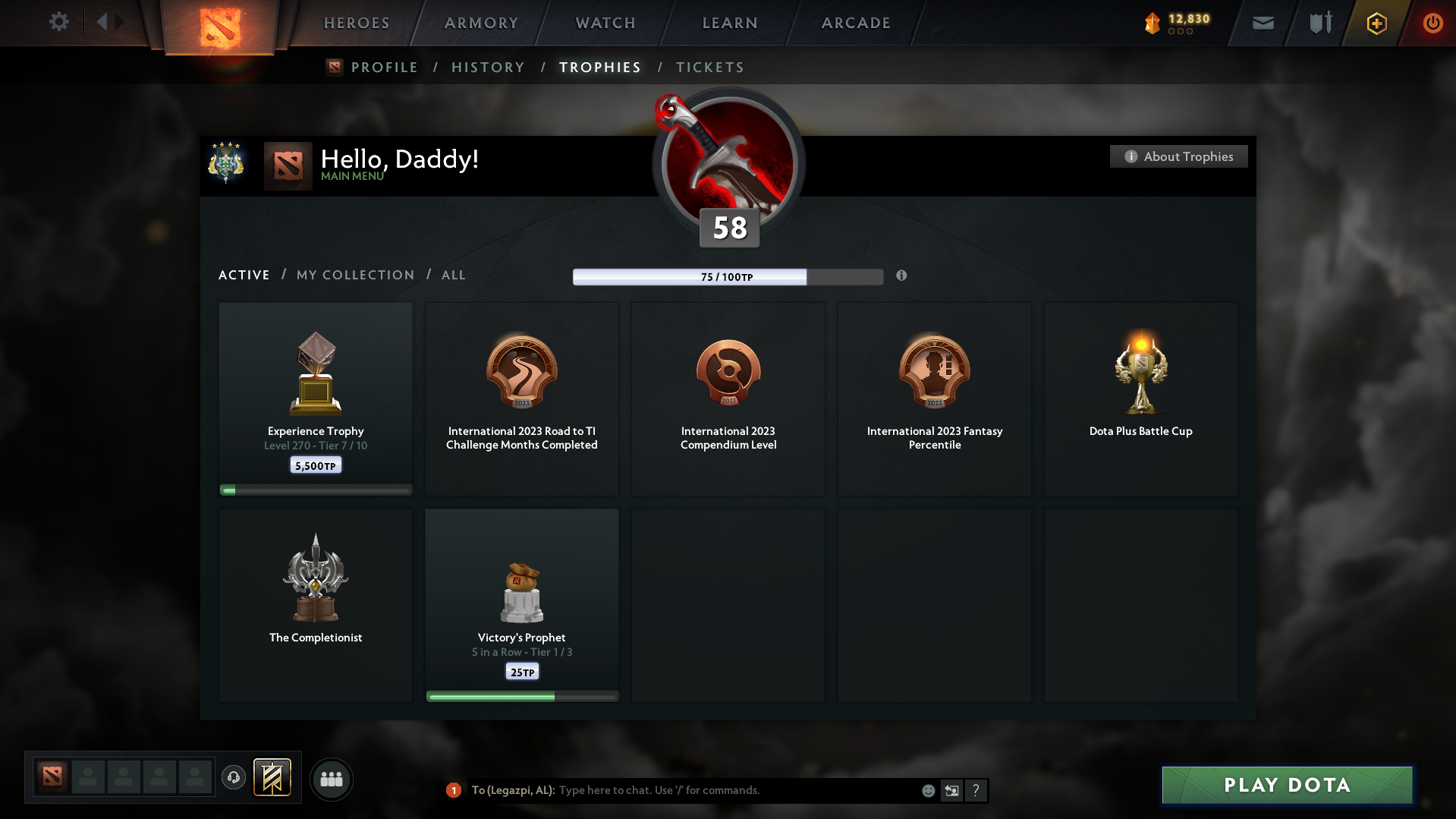The width and height of the screenshot is (1456, 819).
Task: Switch to the ARMORY section
Action: (x=480, y=23)
